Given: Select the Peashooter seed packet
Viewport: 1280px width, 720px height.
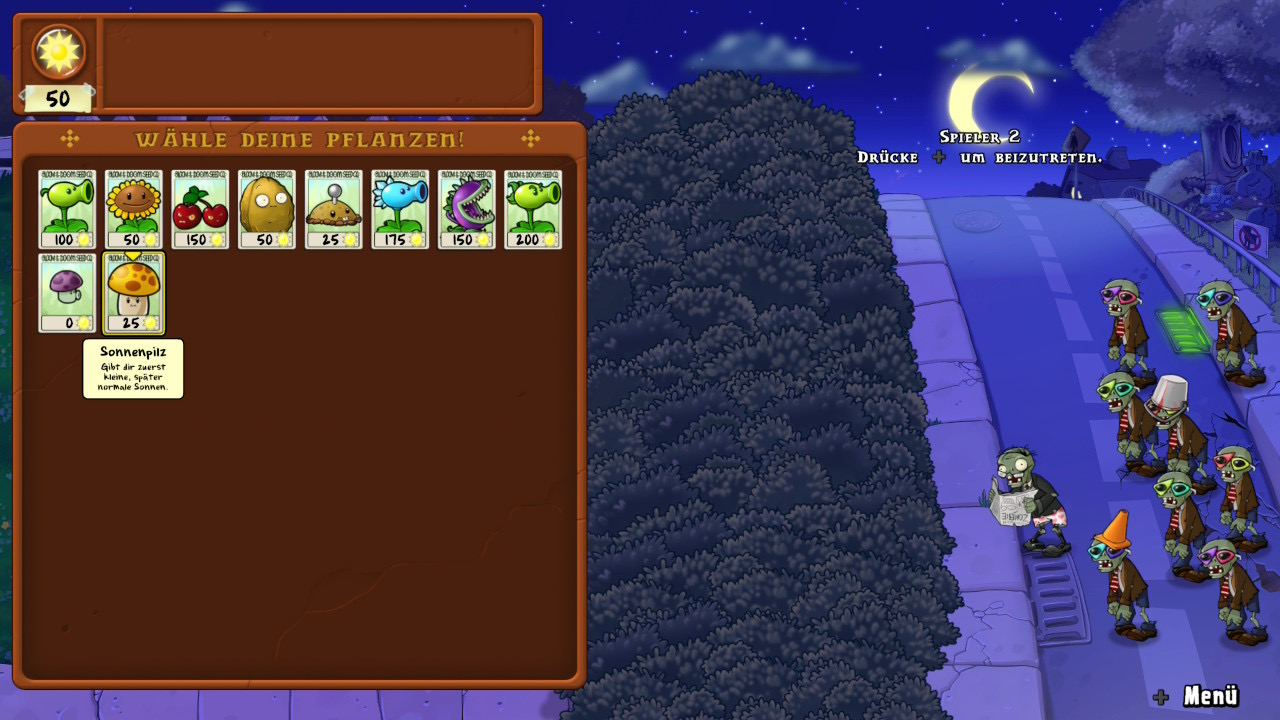Looking at the screenshot, I should coord(67,208).
